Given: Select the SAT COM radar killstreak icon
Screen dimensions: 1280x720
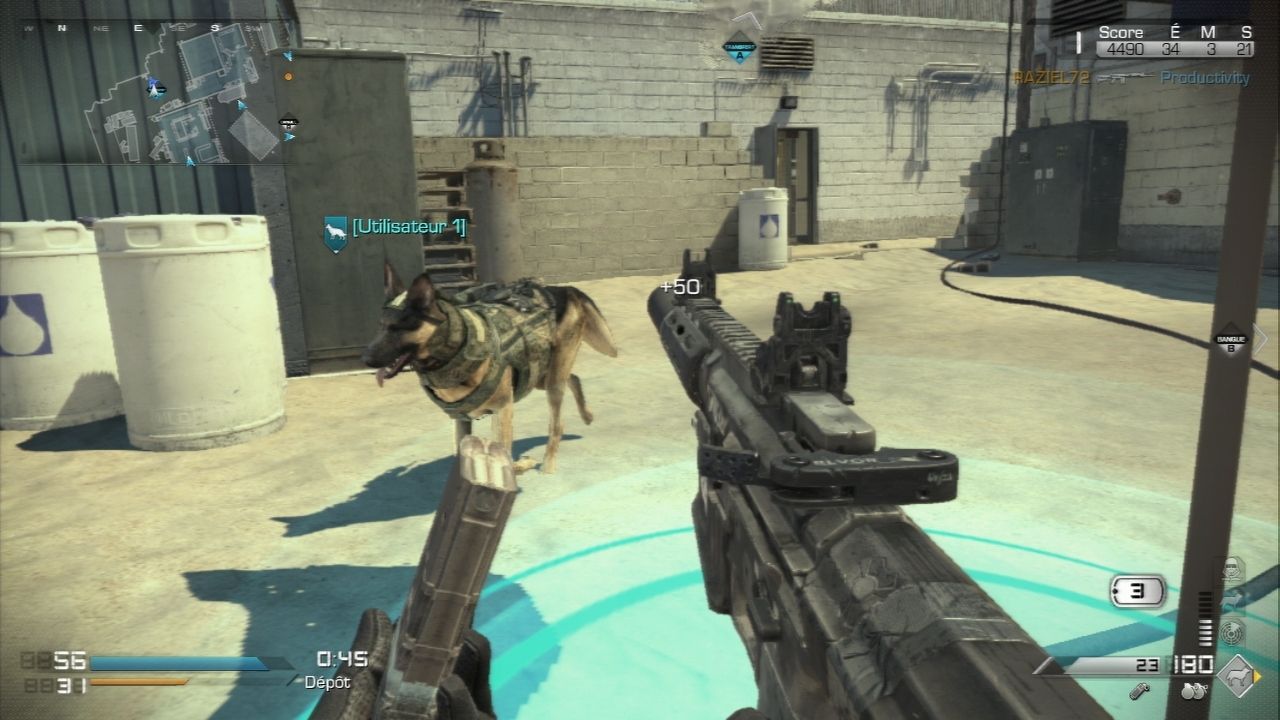Looking at the screenshot, I should click(x=1232, y=632).
